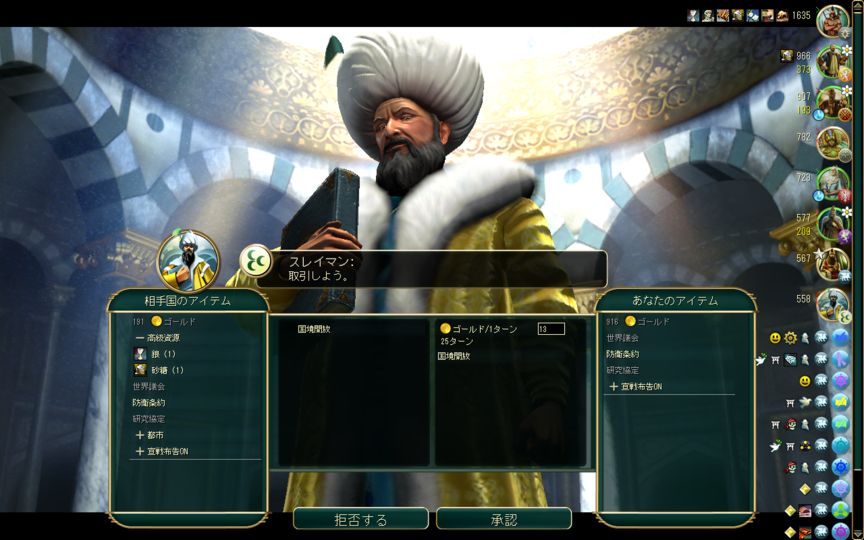Expand the 都市 cities list
This screenshot has height=540, width=864.
pos(155,435)
